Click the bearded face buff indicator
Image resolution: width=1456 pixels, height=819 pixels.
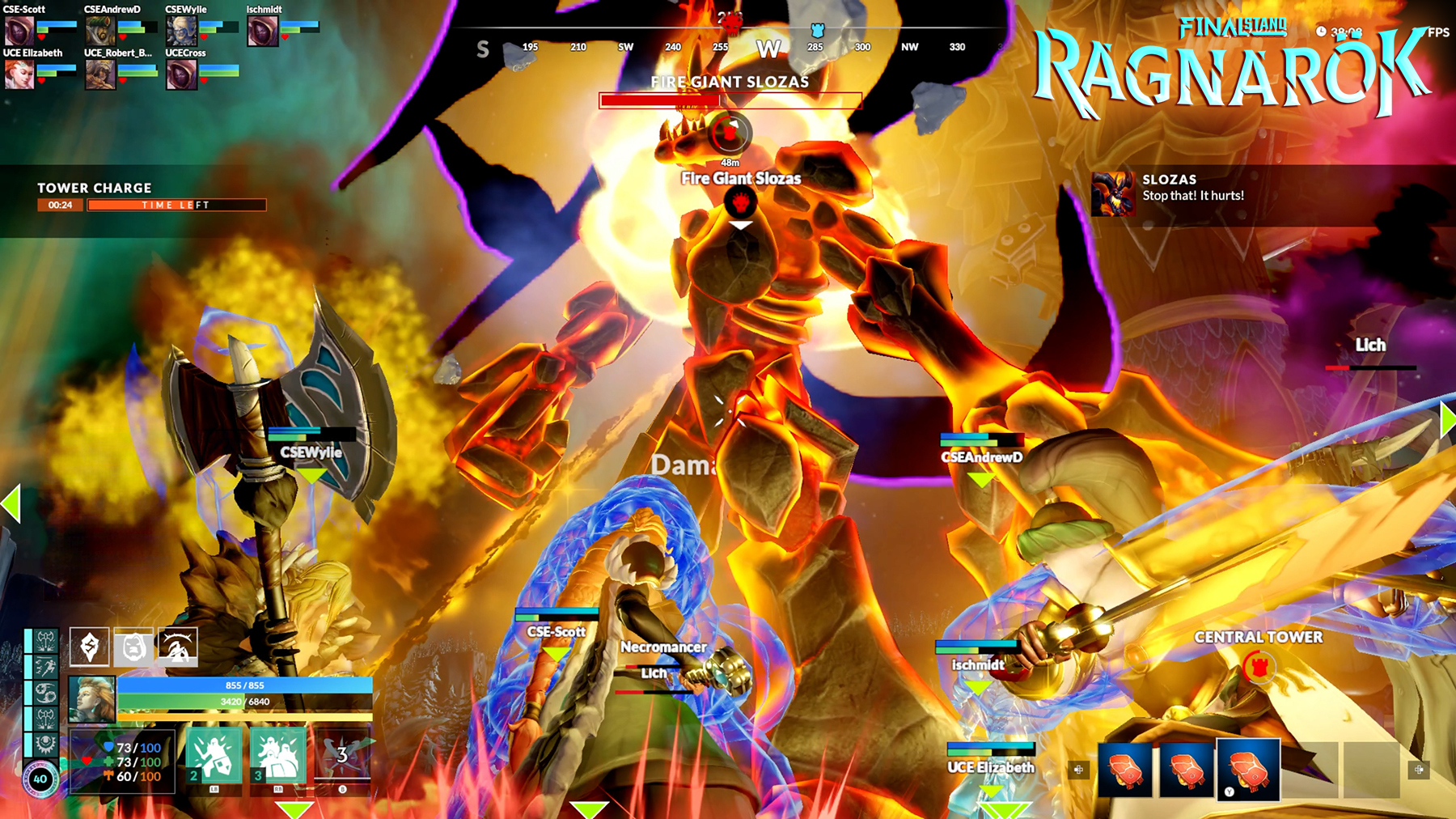(134, 648)
